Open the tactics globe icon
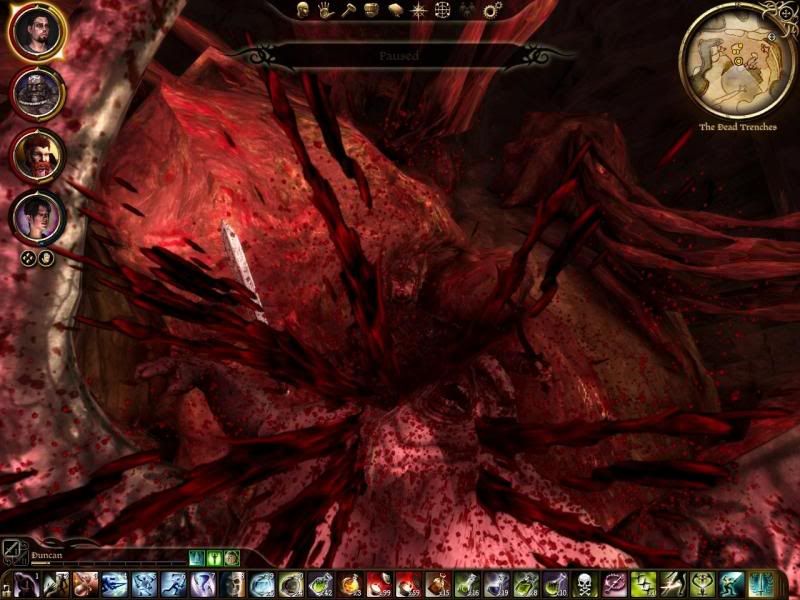This screenshot has height=600, width=800. pyautogui.click(x=441, y=11)
